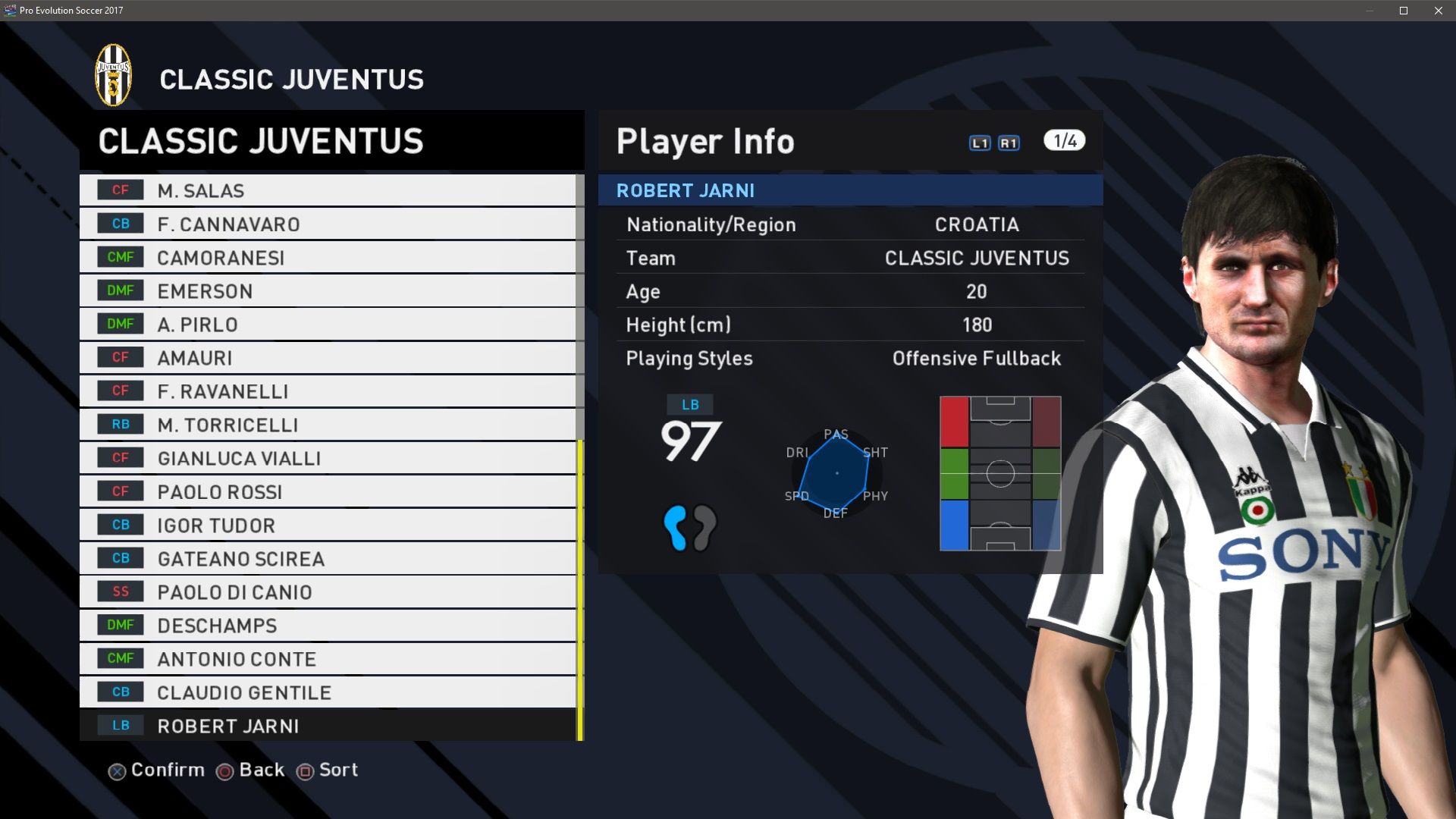Click the player list scrollbar
The image size is (1456, 819).
point(580,590)
